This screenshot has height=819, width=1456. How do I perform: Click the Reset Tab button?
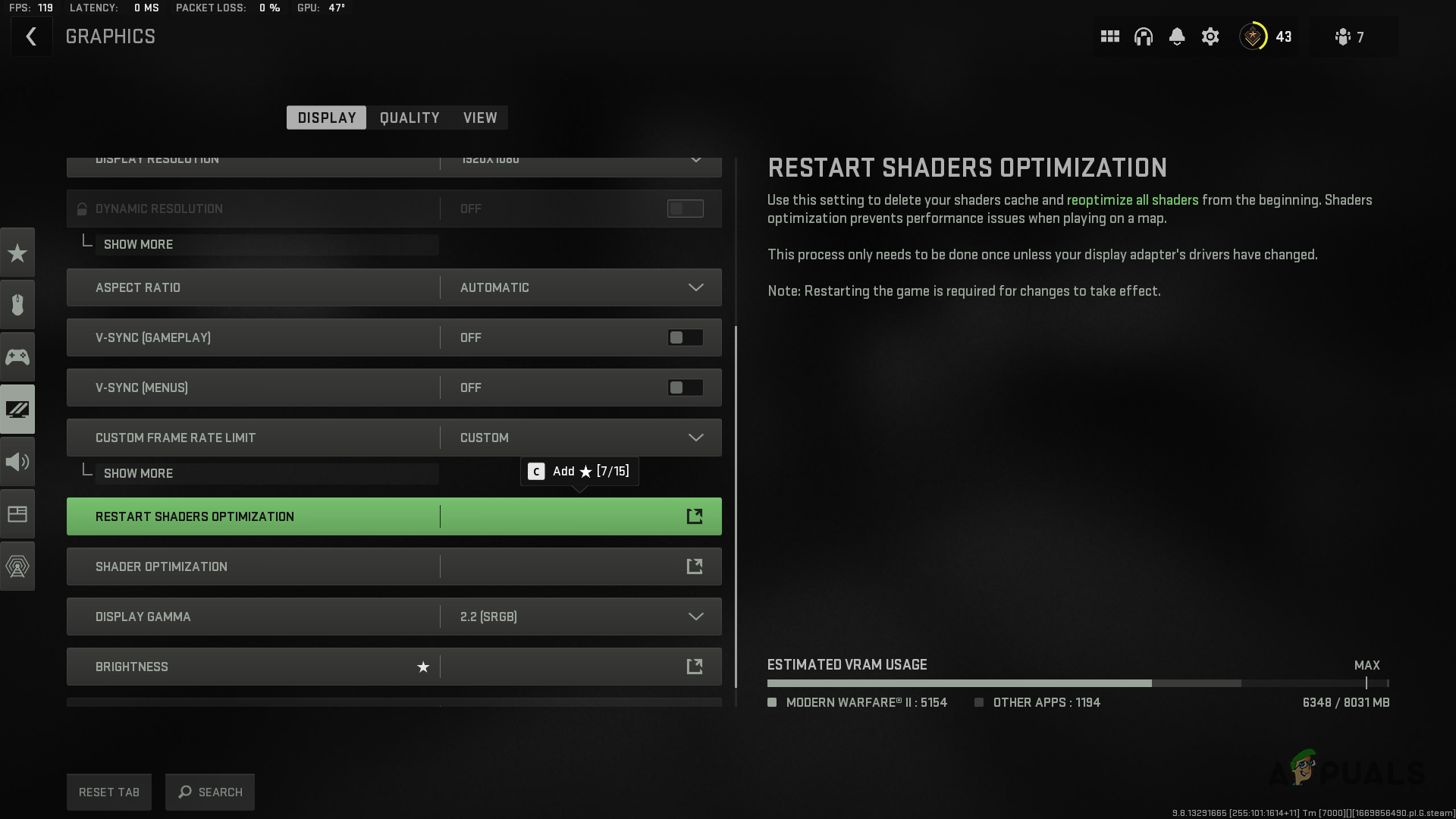108,792
